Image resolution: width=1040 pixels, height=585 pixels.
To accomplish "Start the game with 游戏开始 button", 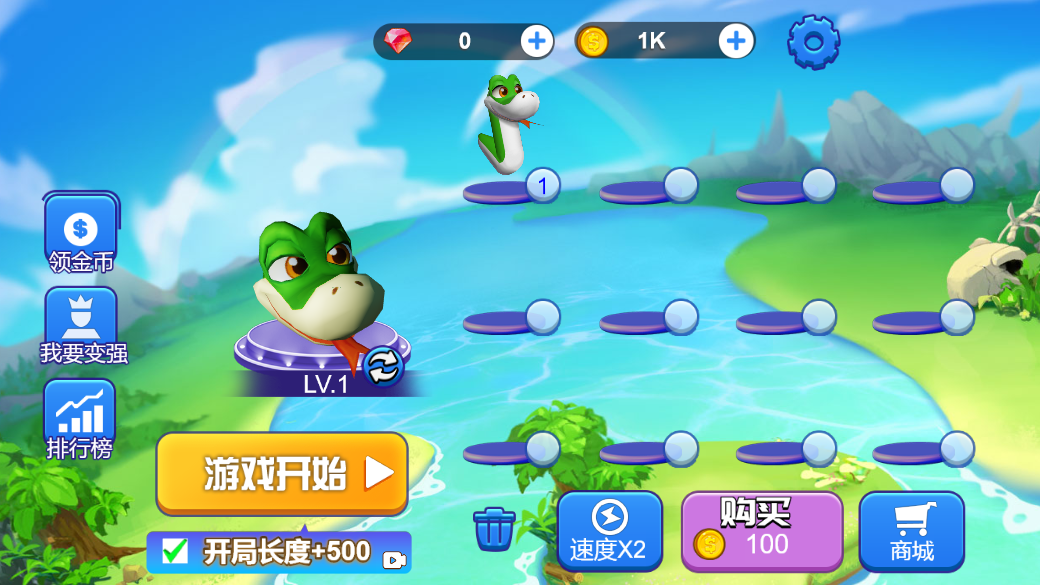I will coord(281,473).
